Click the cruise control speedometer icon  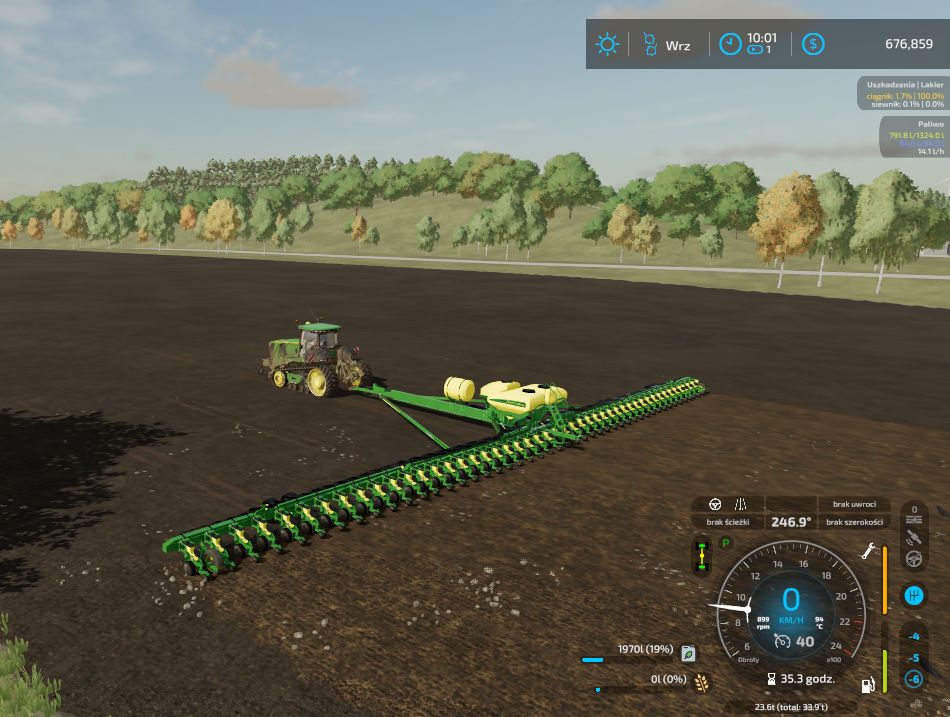[x=782, y=641]
